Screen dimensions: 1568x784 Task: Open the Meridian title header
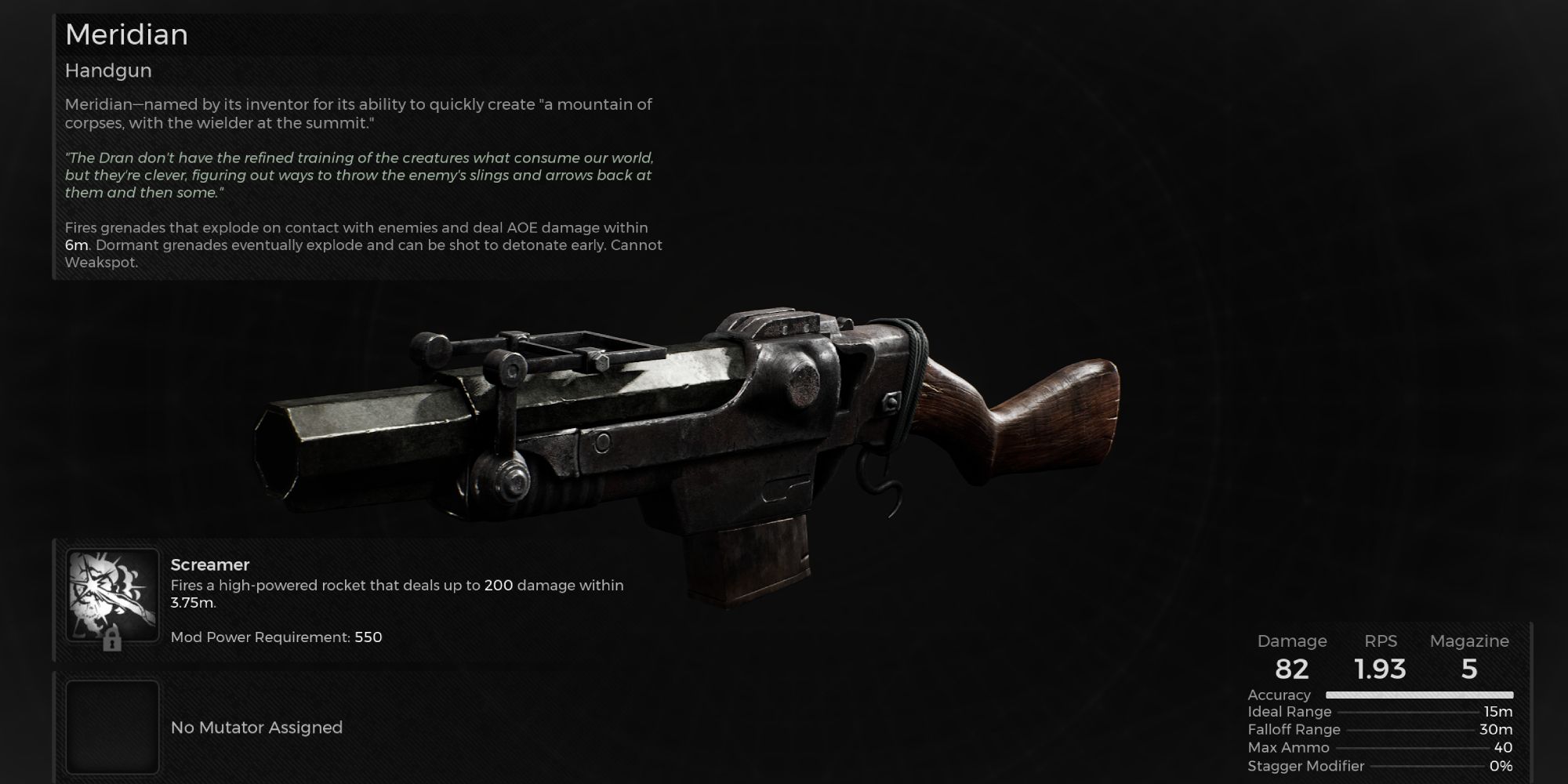point(125,35)
